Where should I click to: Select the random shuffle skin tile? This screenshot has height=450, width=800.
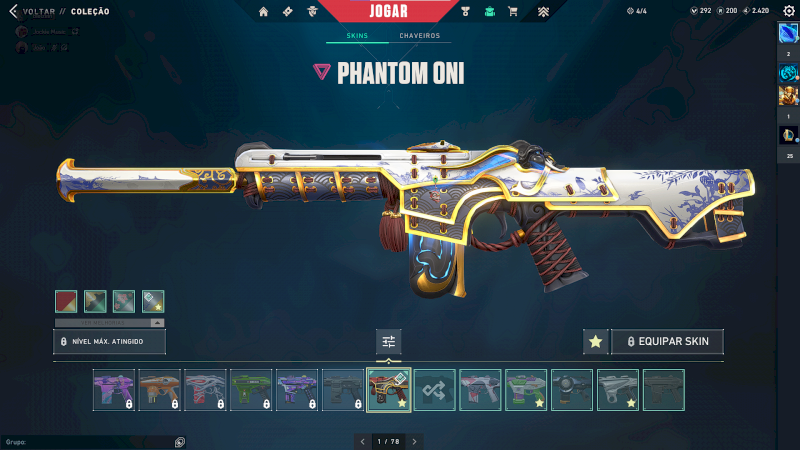(x=435, y=390)
